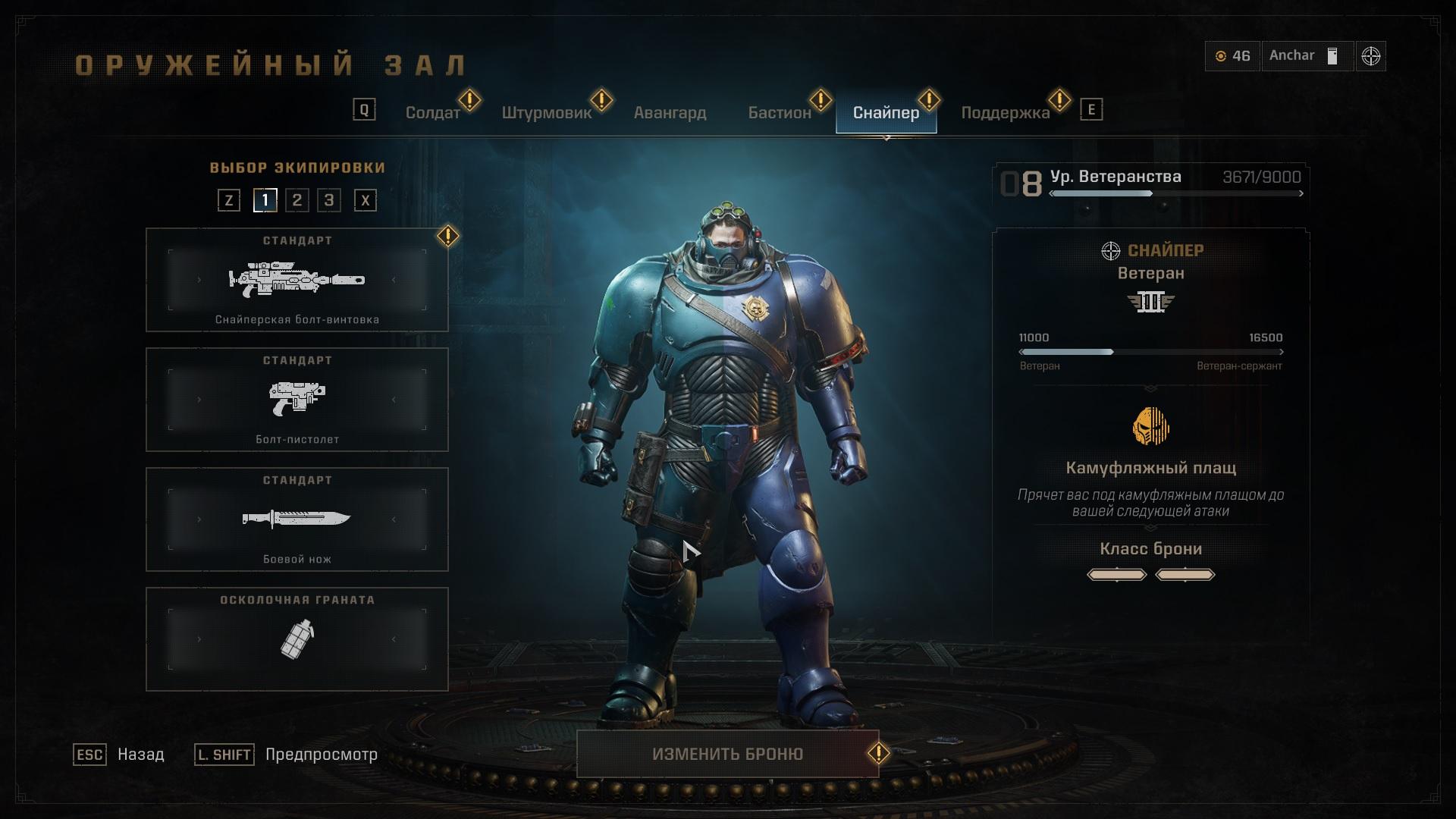Viewport: 1456px width, 819px height.
Task: Click the Изменить броню button
Action: pos(727,754)
